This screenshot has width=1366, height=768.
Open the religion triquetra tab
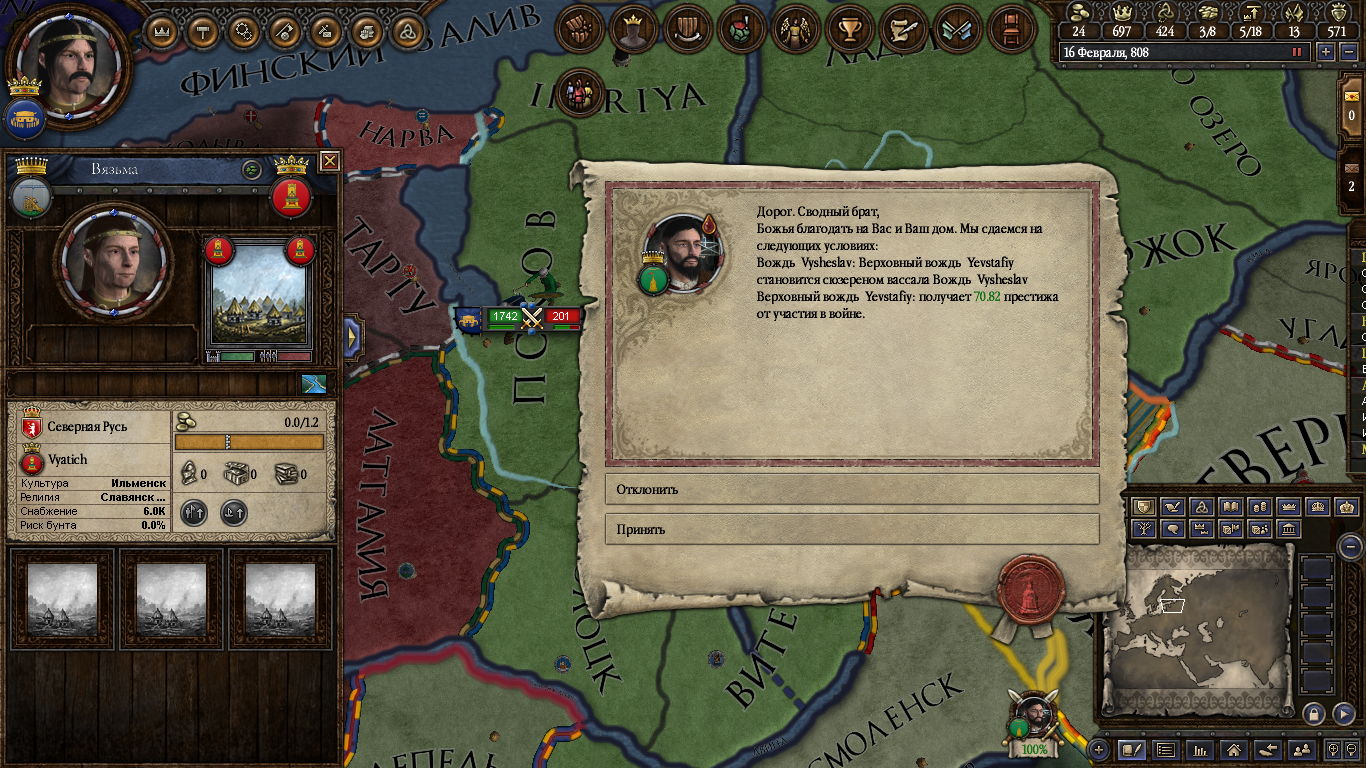click(x=405, y=31)
